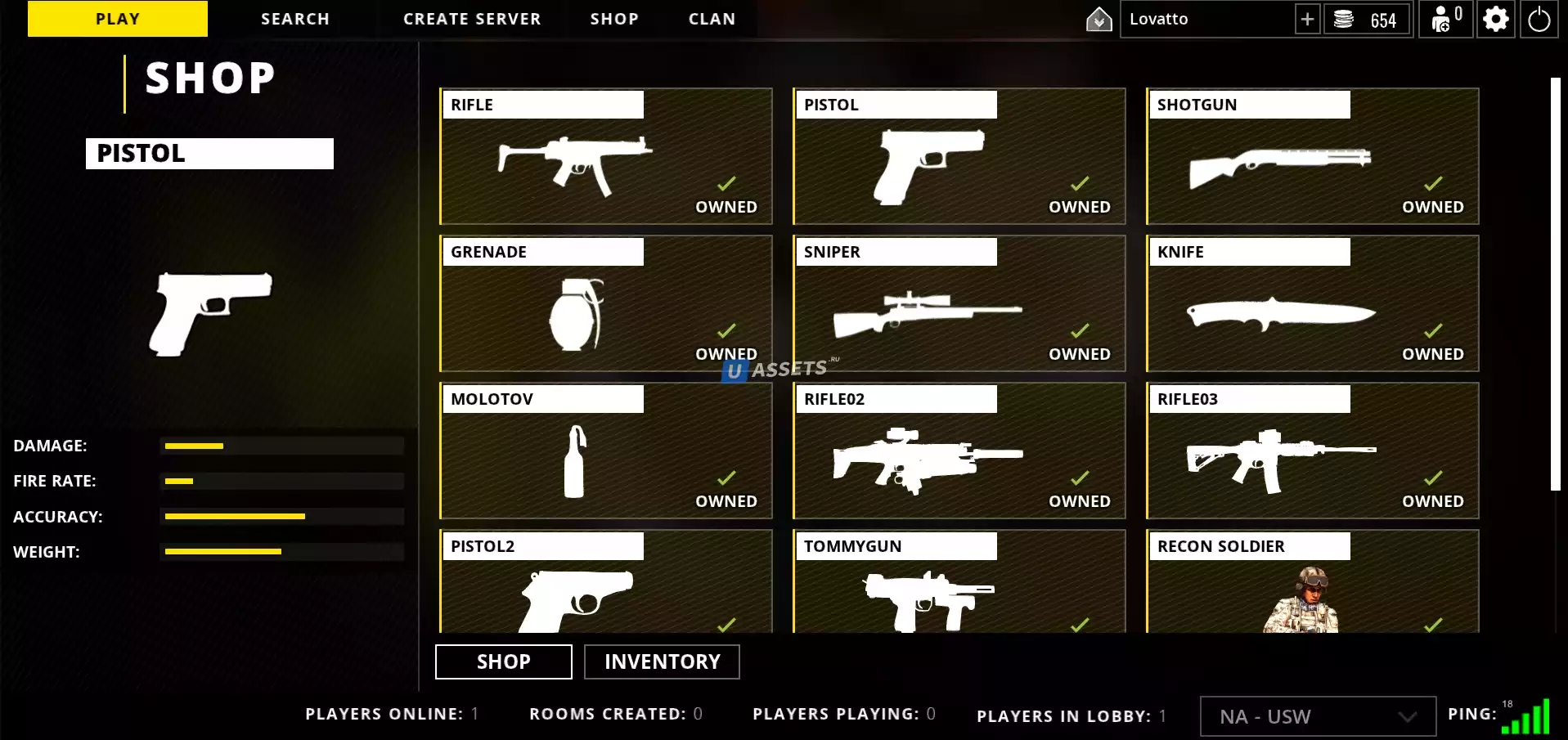
Task: Choose the Shotgun weapon tile
Action: point(1312,156)
